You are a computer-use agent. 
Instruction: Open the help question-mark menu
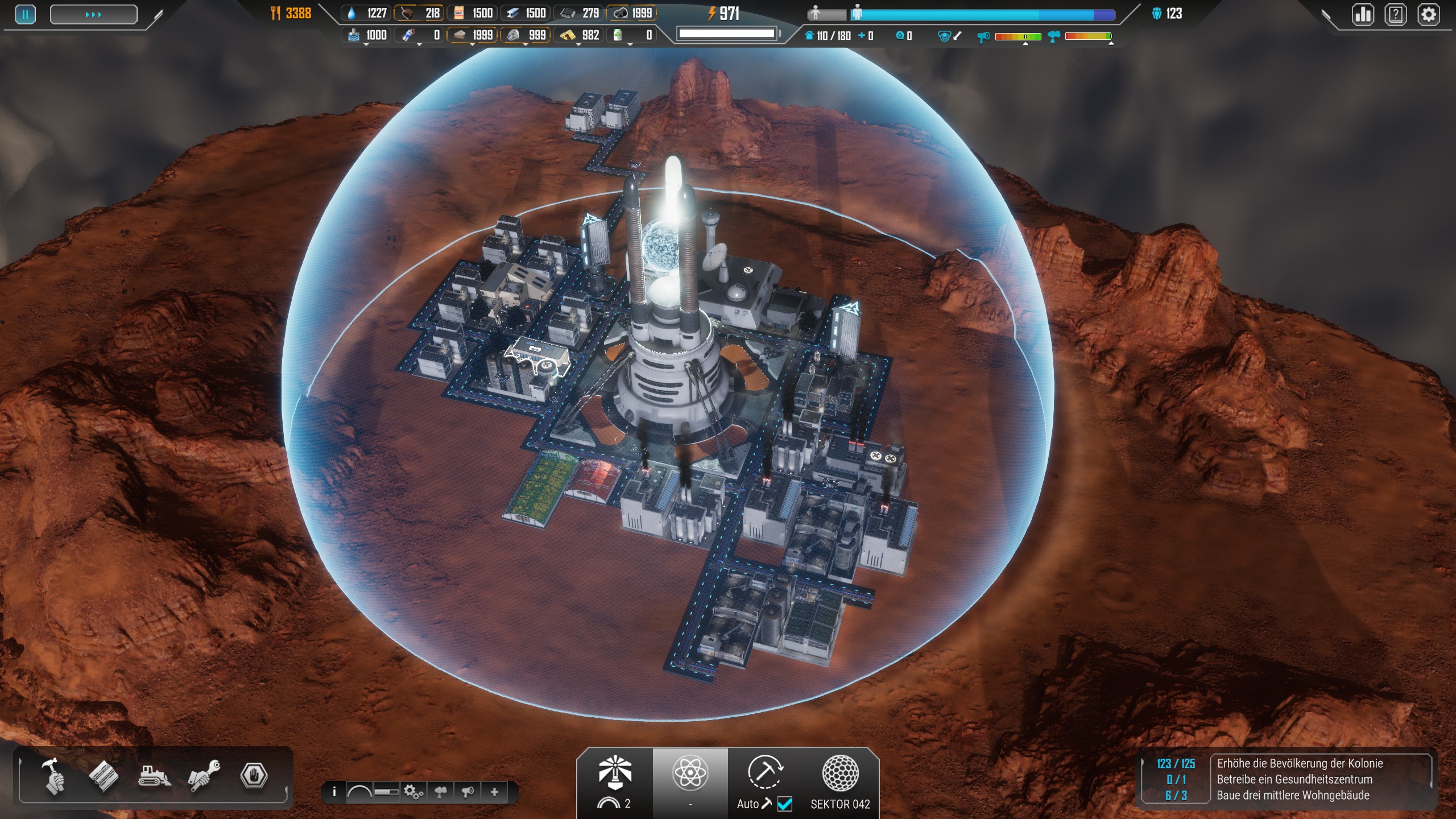[1396, 14]
